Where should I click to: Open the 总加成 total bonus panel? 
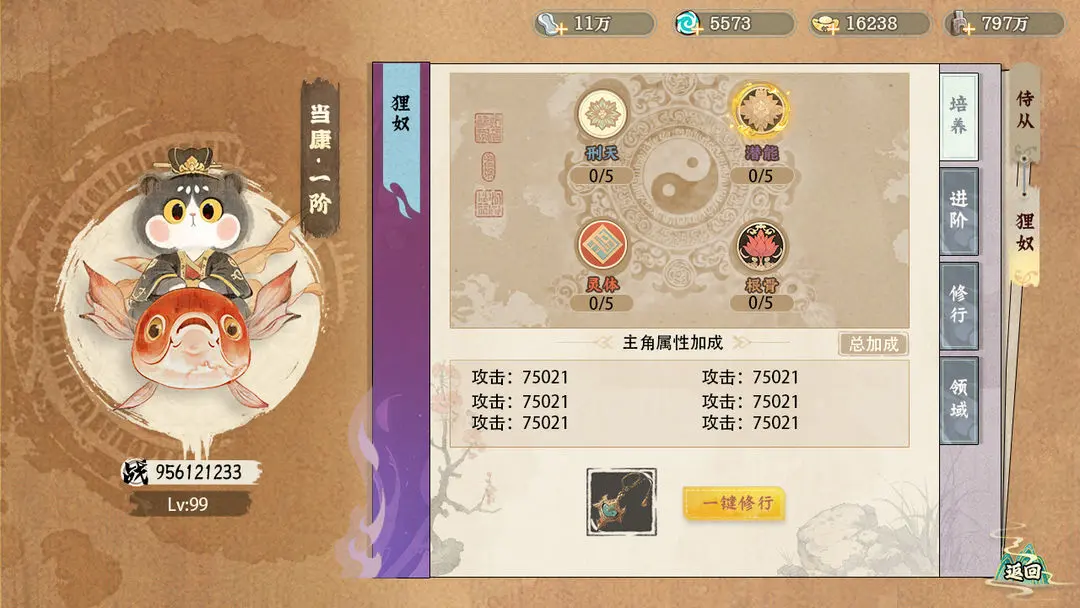873,344
